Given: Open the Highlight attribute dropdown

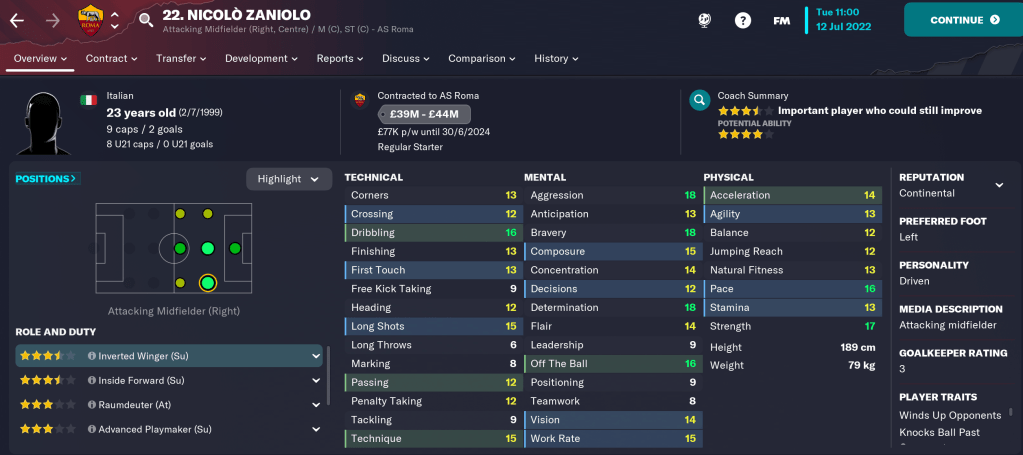Looking at the screenshot, I should click(289, 179).
